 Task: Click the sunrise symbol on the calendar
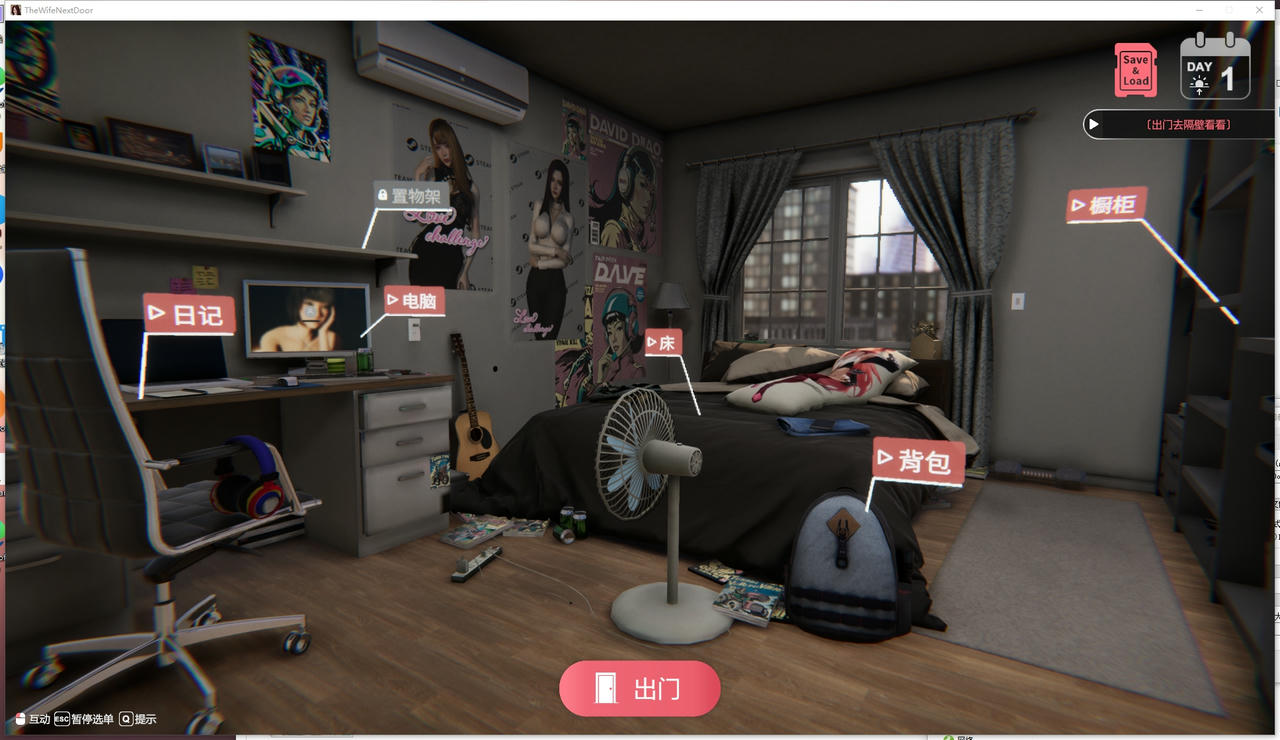pyautogui.click(x=1199, y=84)
